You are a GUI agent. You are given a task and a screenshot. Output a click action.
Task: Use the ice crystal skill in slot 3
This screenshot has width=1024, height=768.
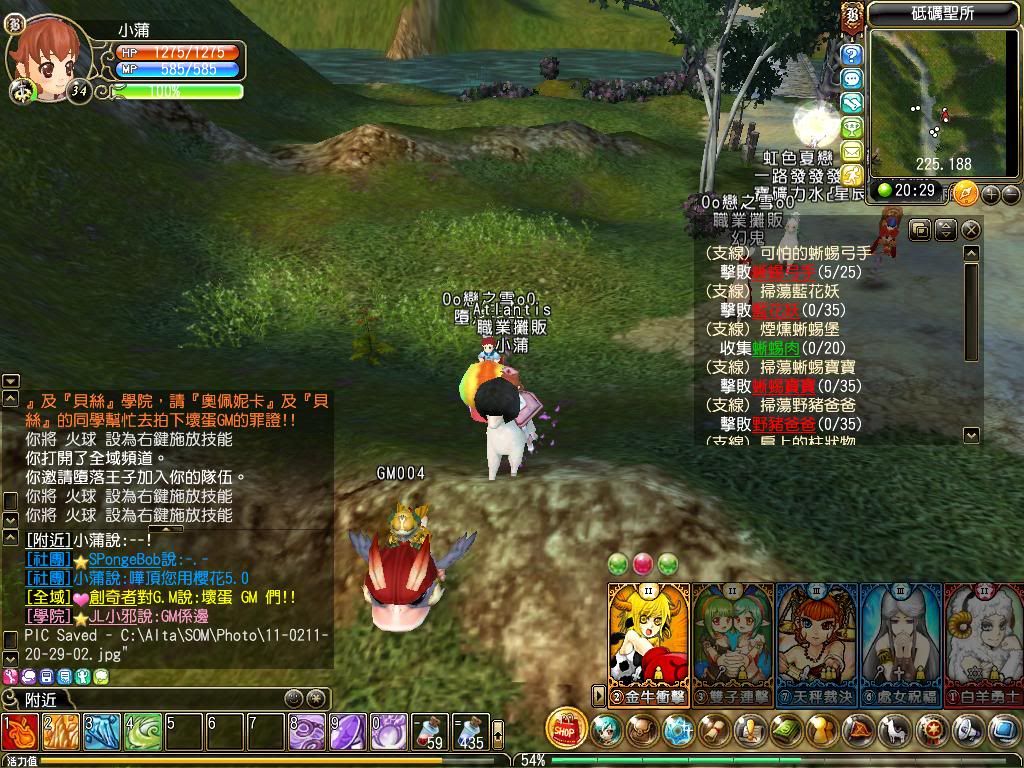point(102,733)
